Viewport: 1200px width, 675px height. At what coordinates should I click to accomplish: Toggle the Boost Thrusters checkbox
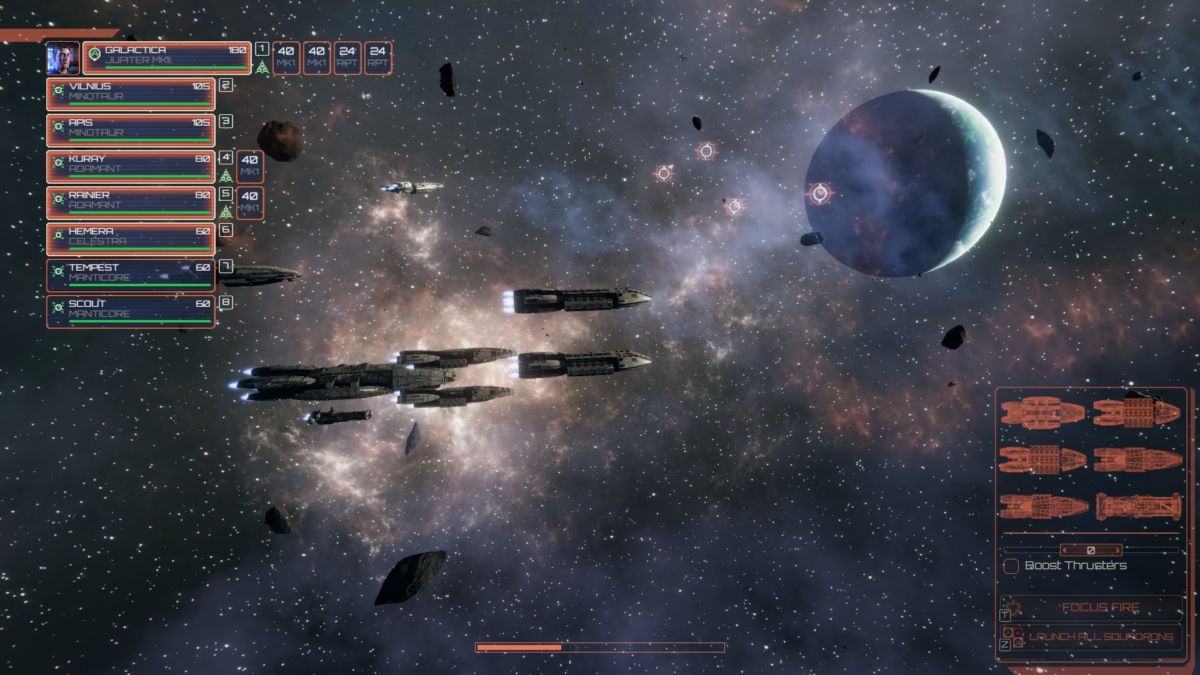pos(1011,566)
